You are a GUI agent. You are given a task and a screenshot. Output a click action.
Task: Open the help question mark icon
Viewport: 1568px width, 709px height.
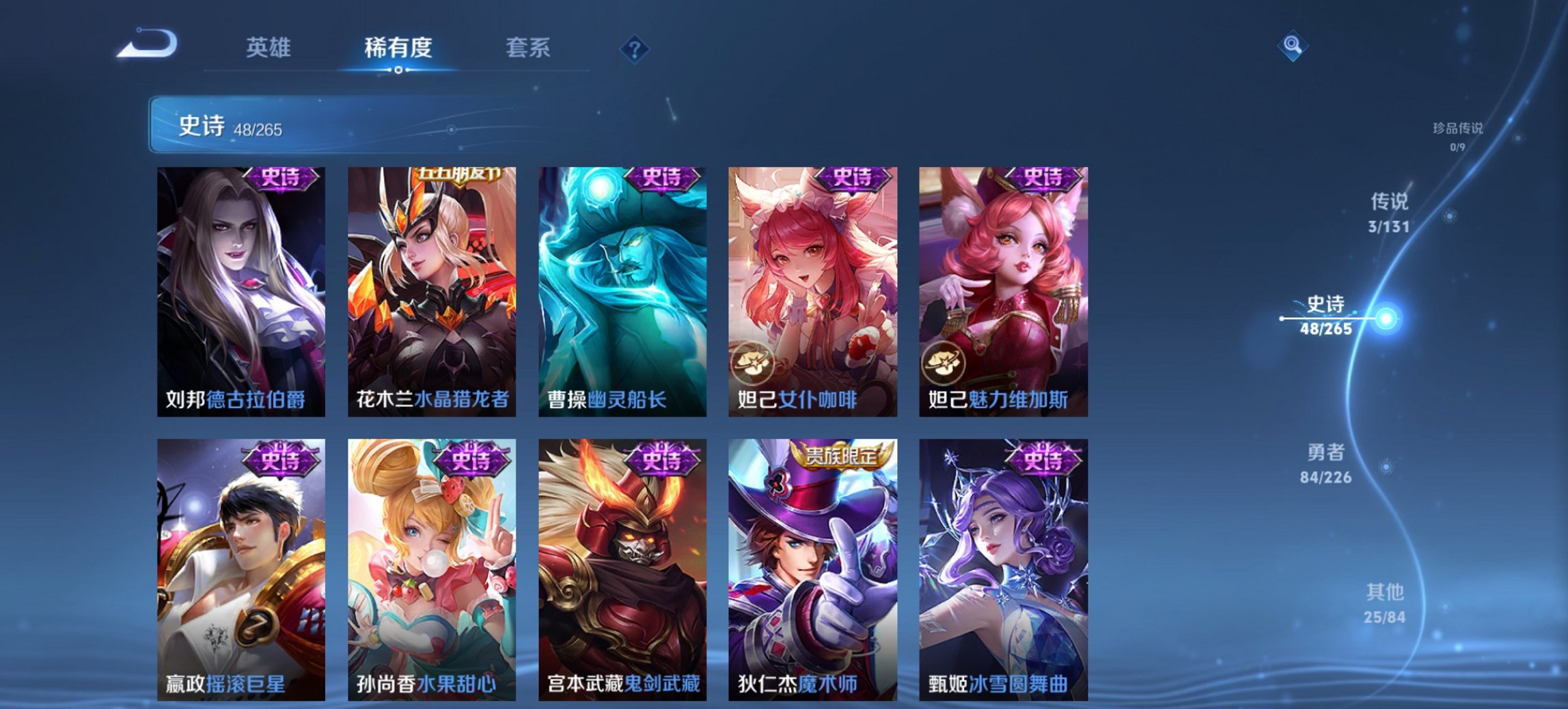[635, 48]
